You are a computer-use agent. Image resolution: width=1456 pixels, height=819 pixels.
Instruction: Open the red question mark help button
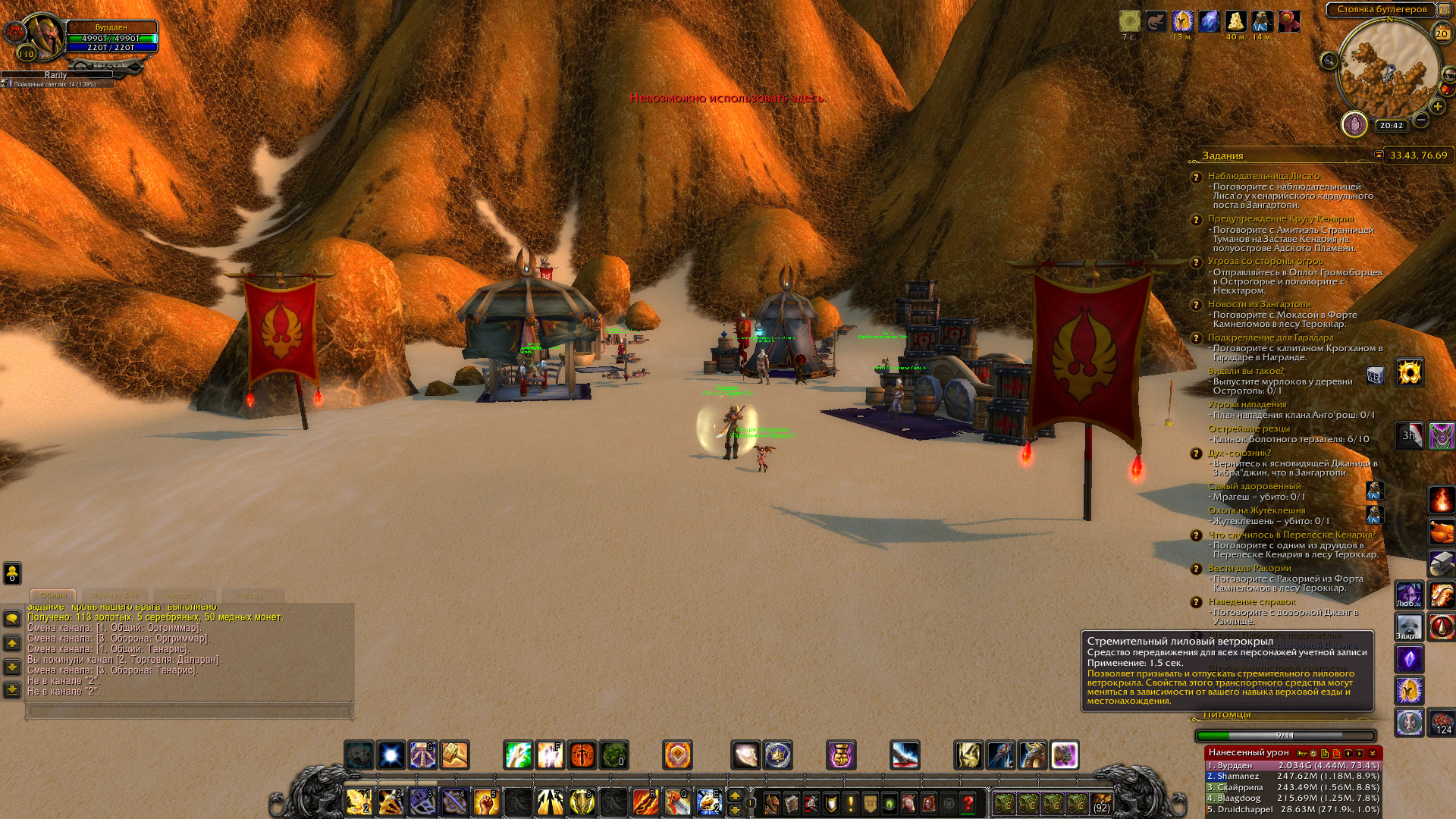(x=968, y=802)
